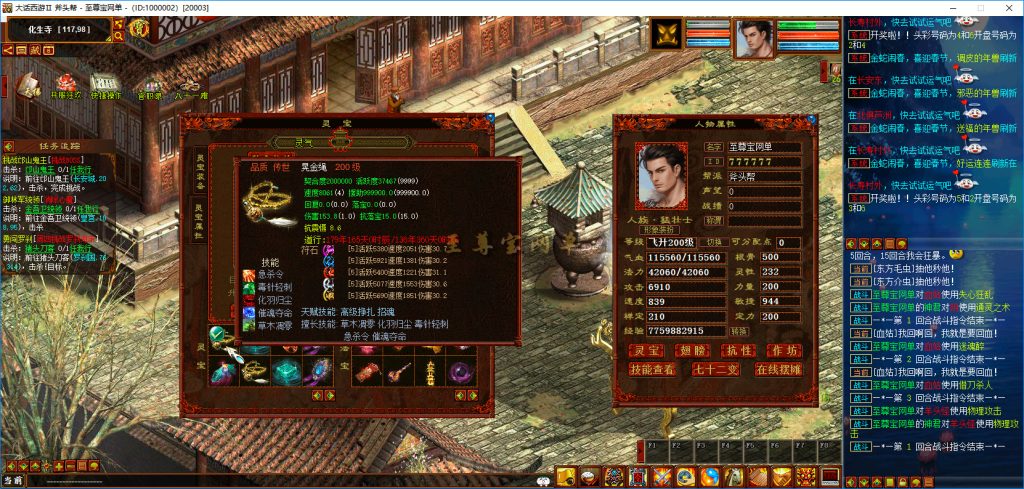Click the 形象装扮 appearance button under portrait
This screenshot has width=1024, height=489.
659,229
